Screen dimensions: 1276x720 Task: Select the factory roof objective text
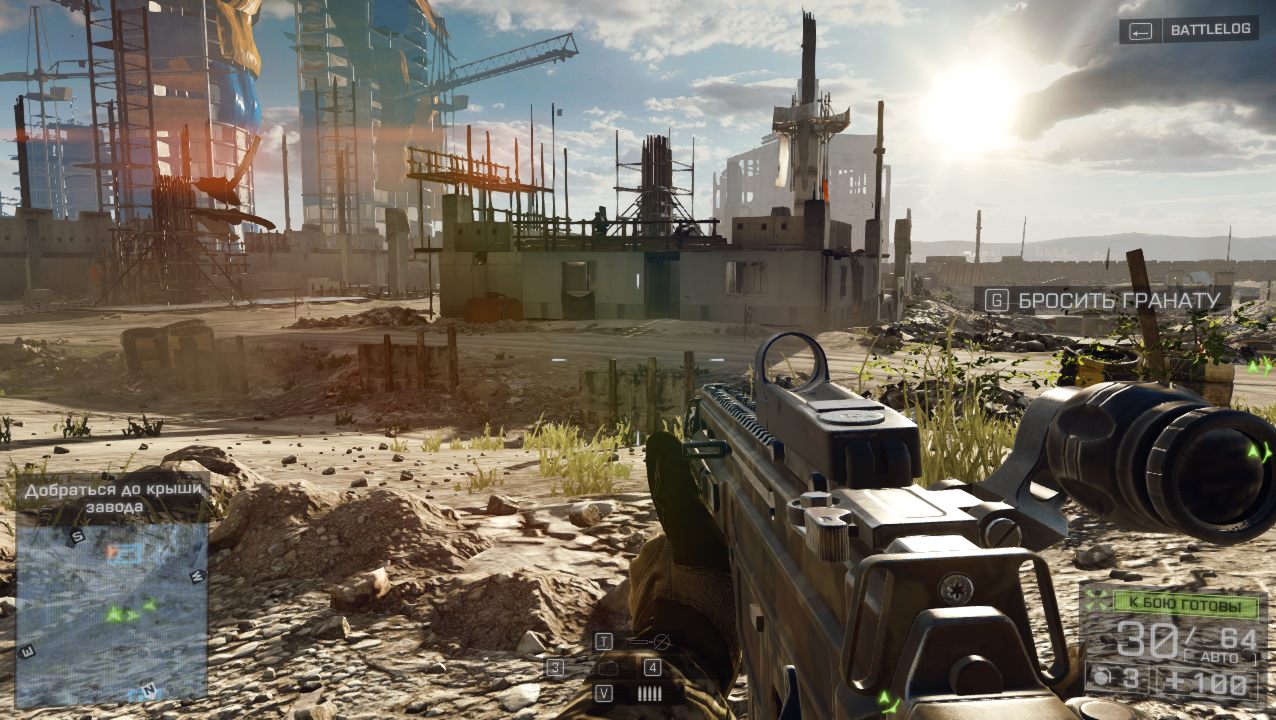(x=113, y=498)
